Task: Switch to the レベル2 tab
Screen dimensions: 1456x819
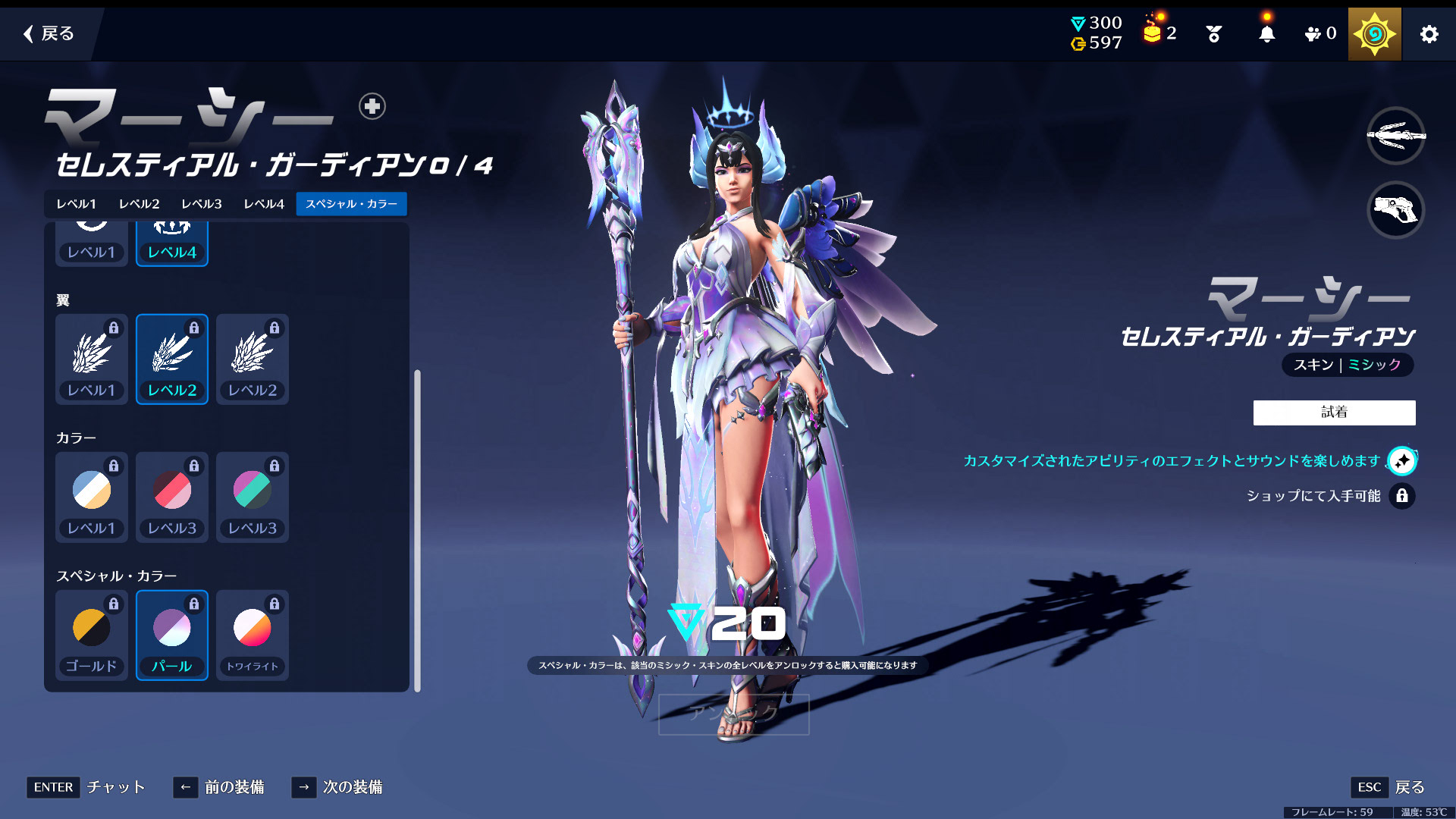Action: [139, 204]
